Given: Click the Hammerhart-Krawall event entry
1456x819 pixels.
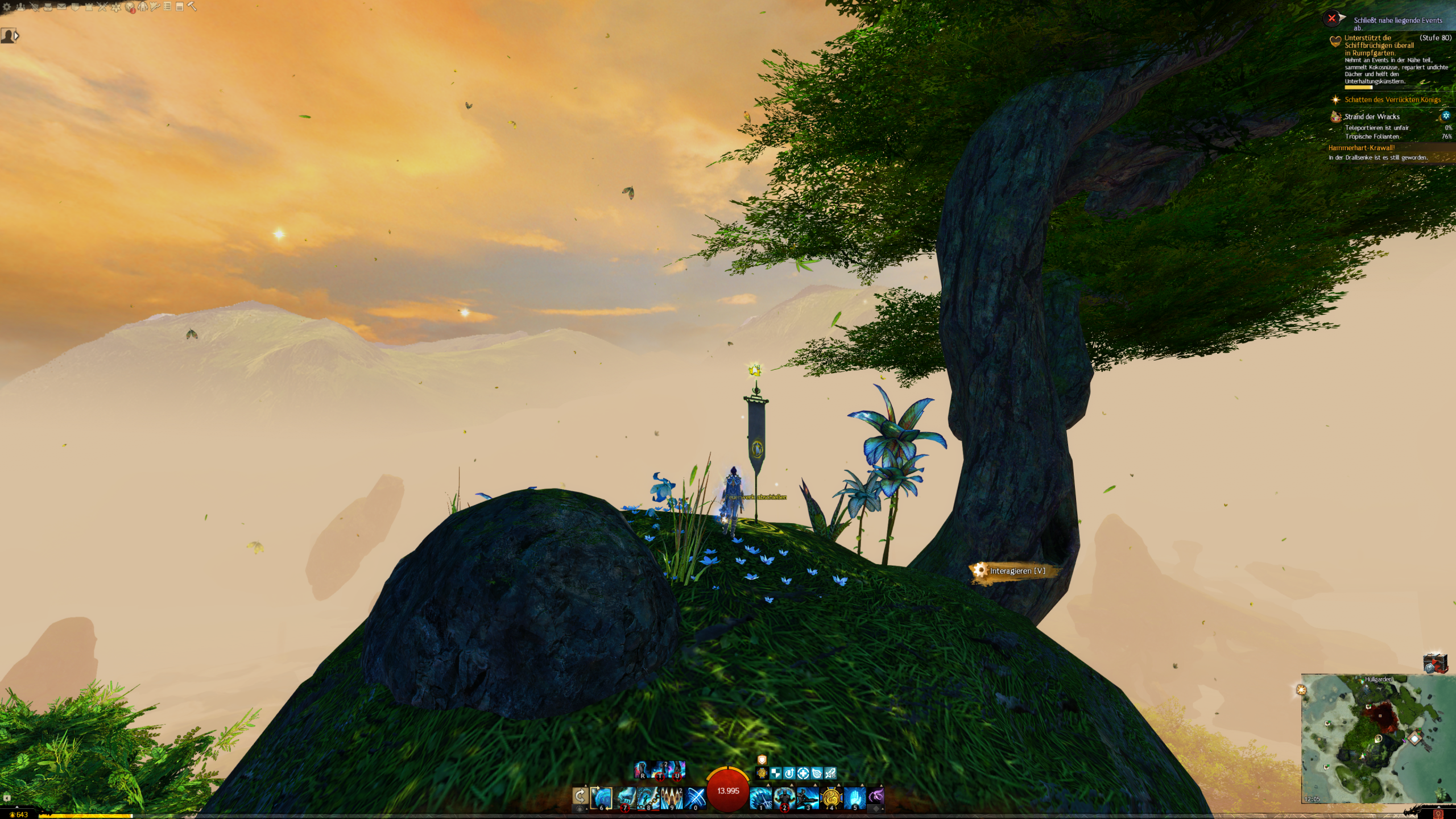Looking at the screenshot, I should 1362,148.
